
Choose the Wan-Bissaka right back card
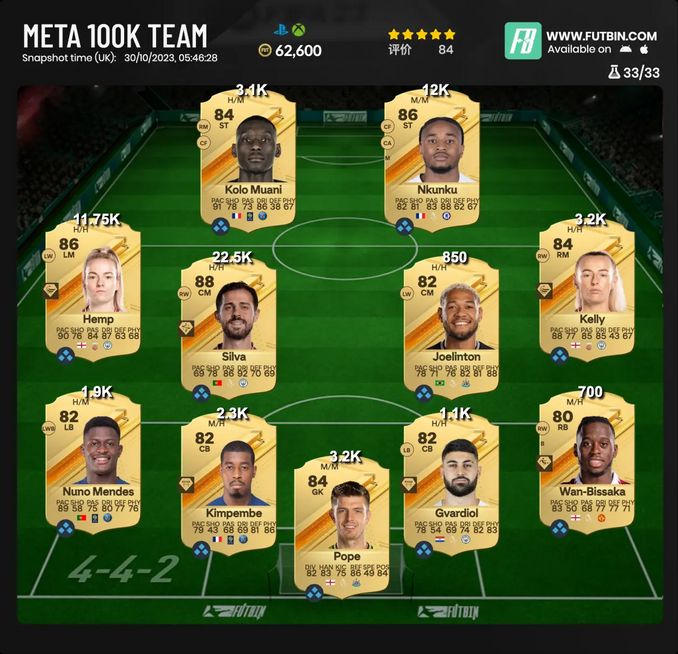pos(586,460)
